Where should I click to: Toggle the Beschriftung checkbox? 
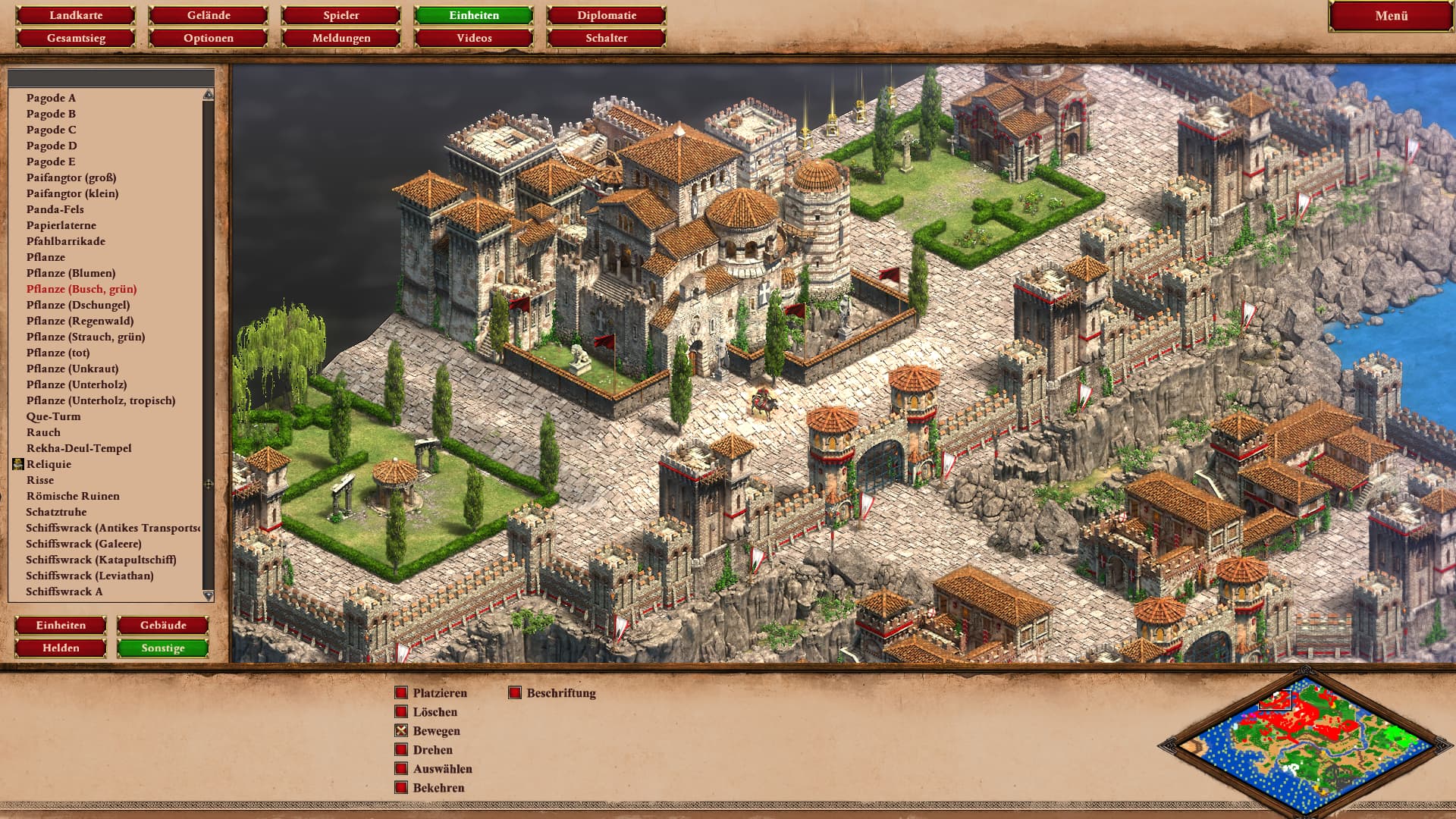(515, 693)
